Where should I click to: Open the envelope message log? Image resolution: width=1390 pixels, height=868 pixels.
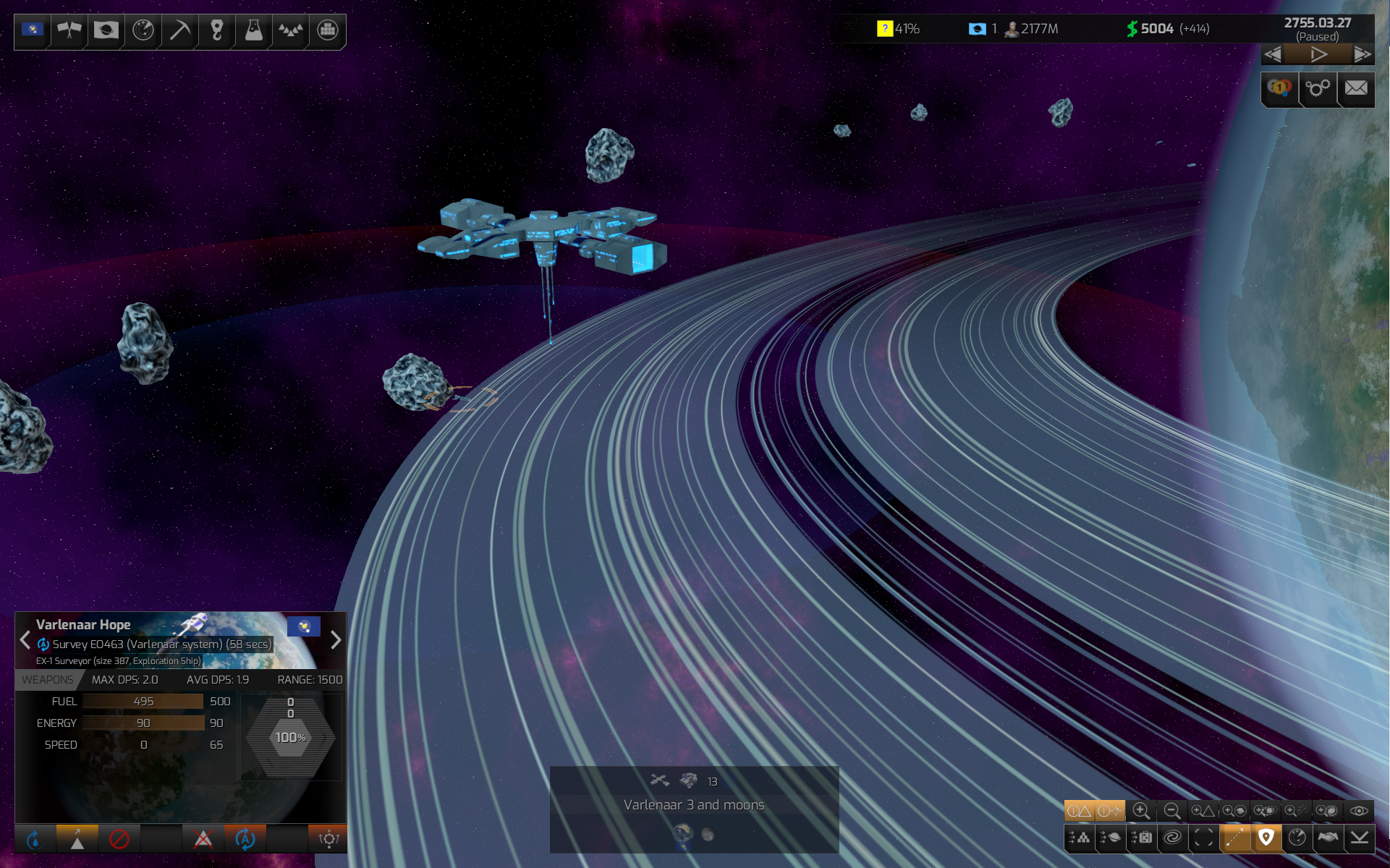coord(1356,89)
